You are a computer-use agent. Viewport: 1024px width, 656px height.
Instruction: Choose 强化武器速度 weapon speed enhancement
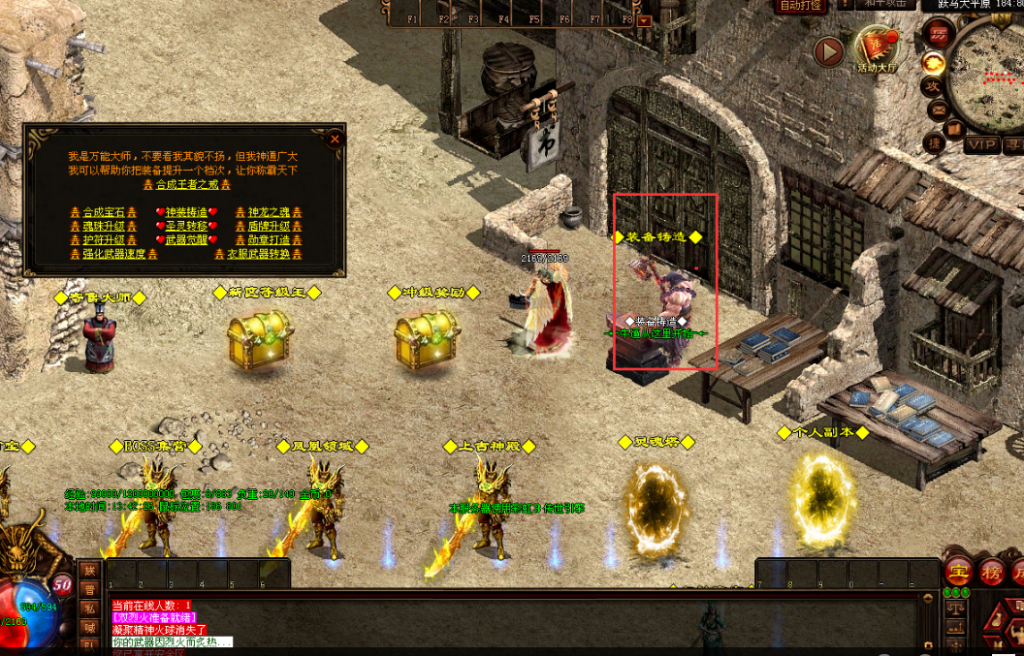[x=113, y=254]
